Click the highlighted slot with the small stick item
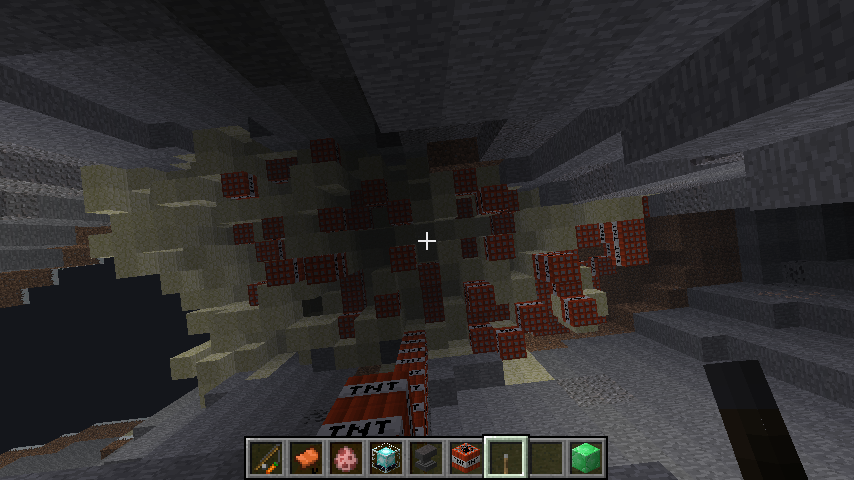This screenshot has height=480, width=854. click(x=505, y=458)
